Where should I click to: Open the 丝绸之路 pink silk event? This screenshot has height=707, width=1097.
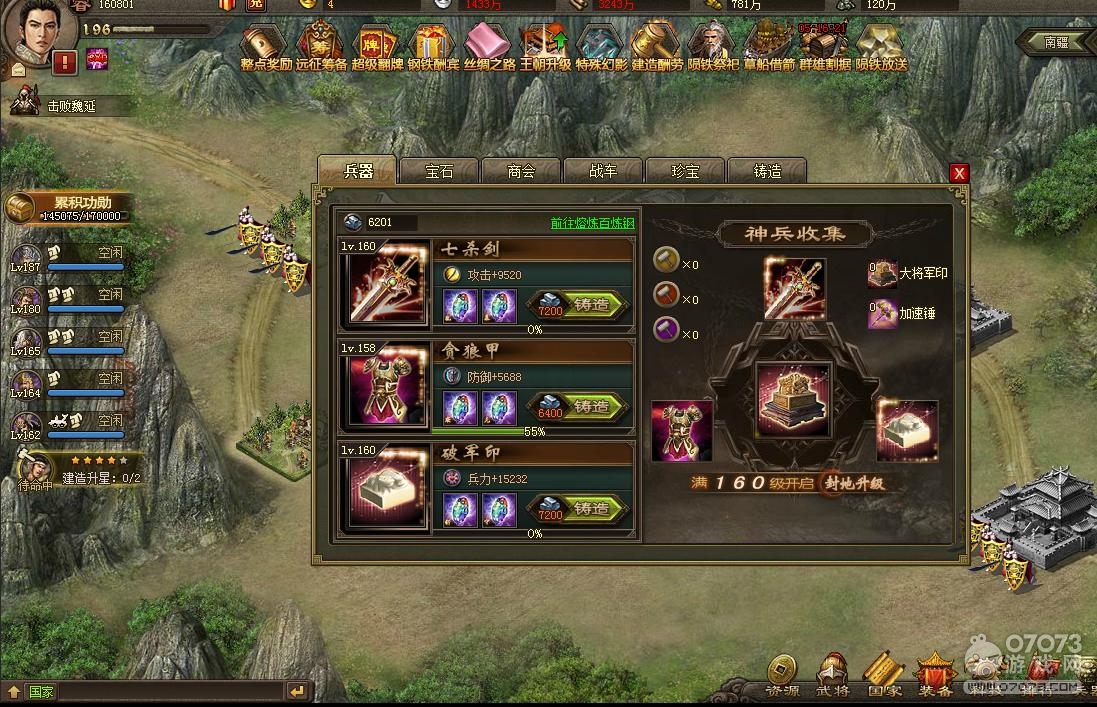489,48
